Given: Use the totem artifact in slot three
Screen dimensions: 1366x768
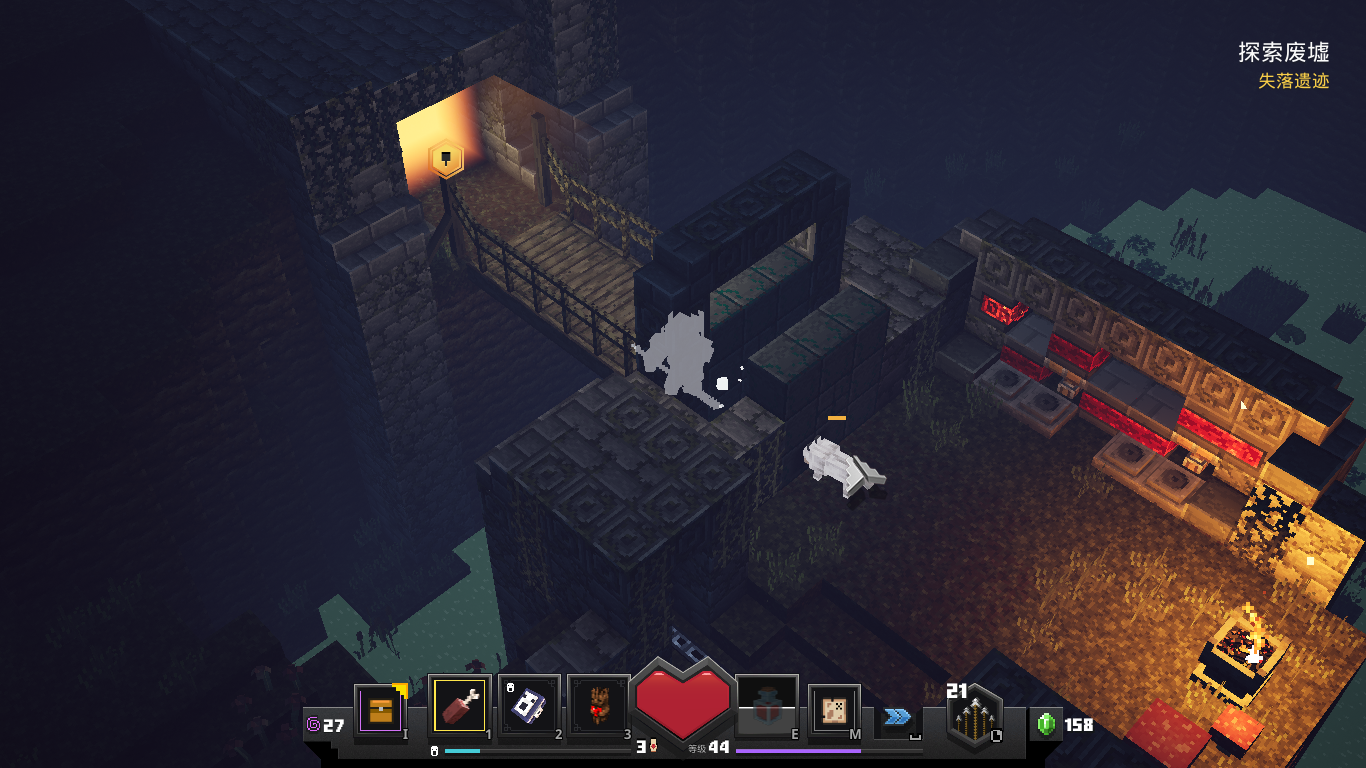Looking at the screenshot, I should point(598,708).
